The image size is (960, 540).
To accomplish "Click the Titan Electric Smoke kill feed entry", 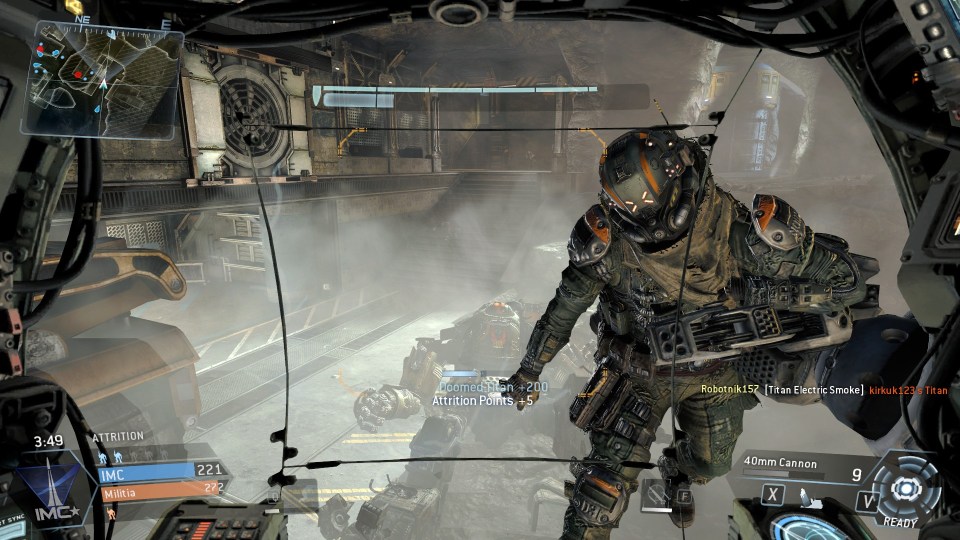I will [x=814, y=390].
